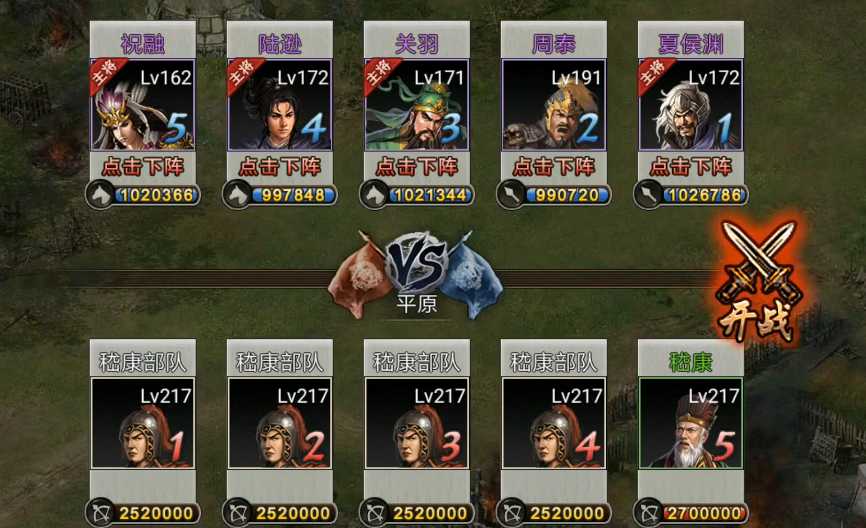Remove 陆逊 from the formation

click(x=279, y=166)
